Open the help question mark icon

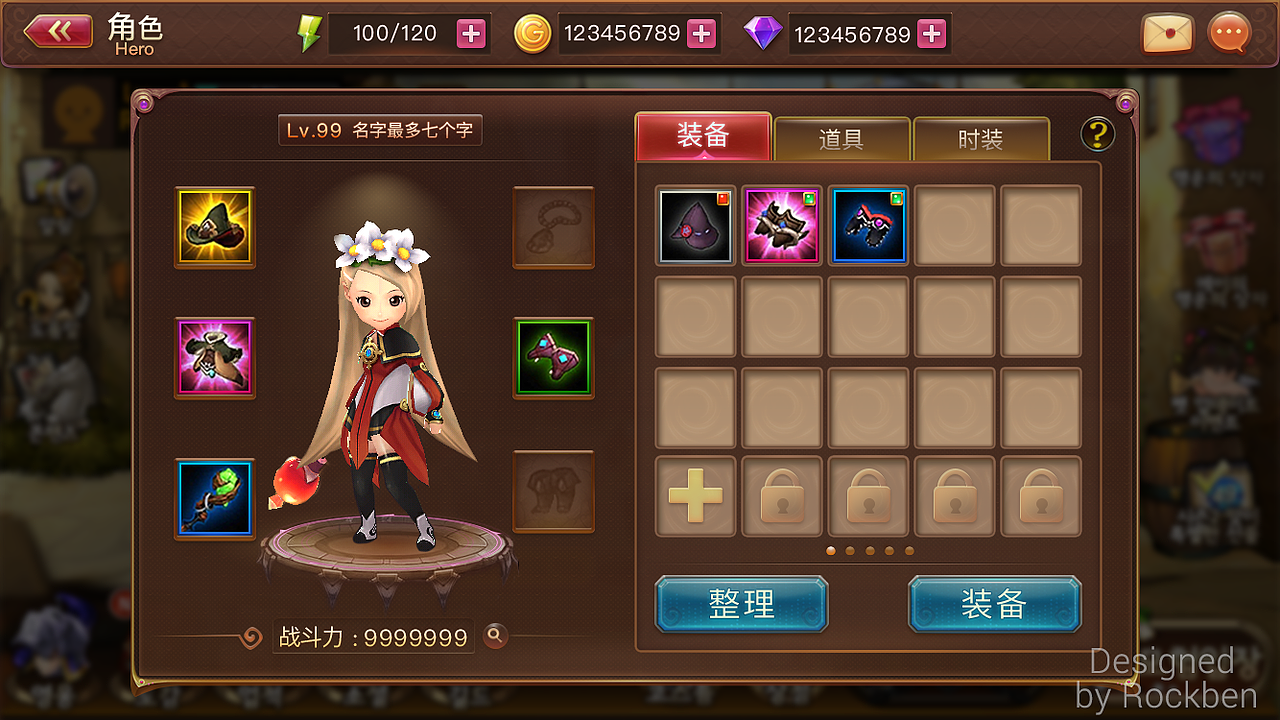tap(1097, 134)
